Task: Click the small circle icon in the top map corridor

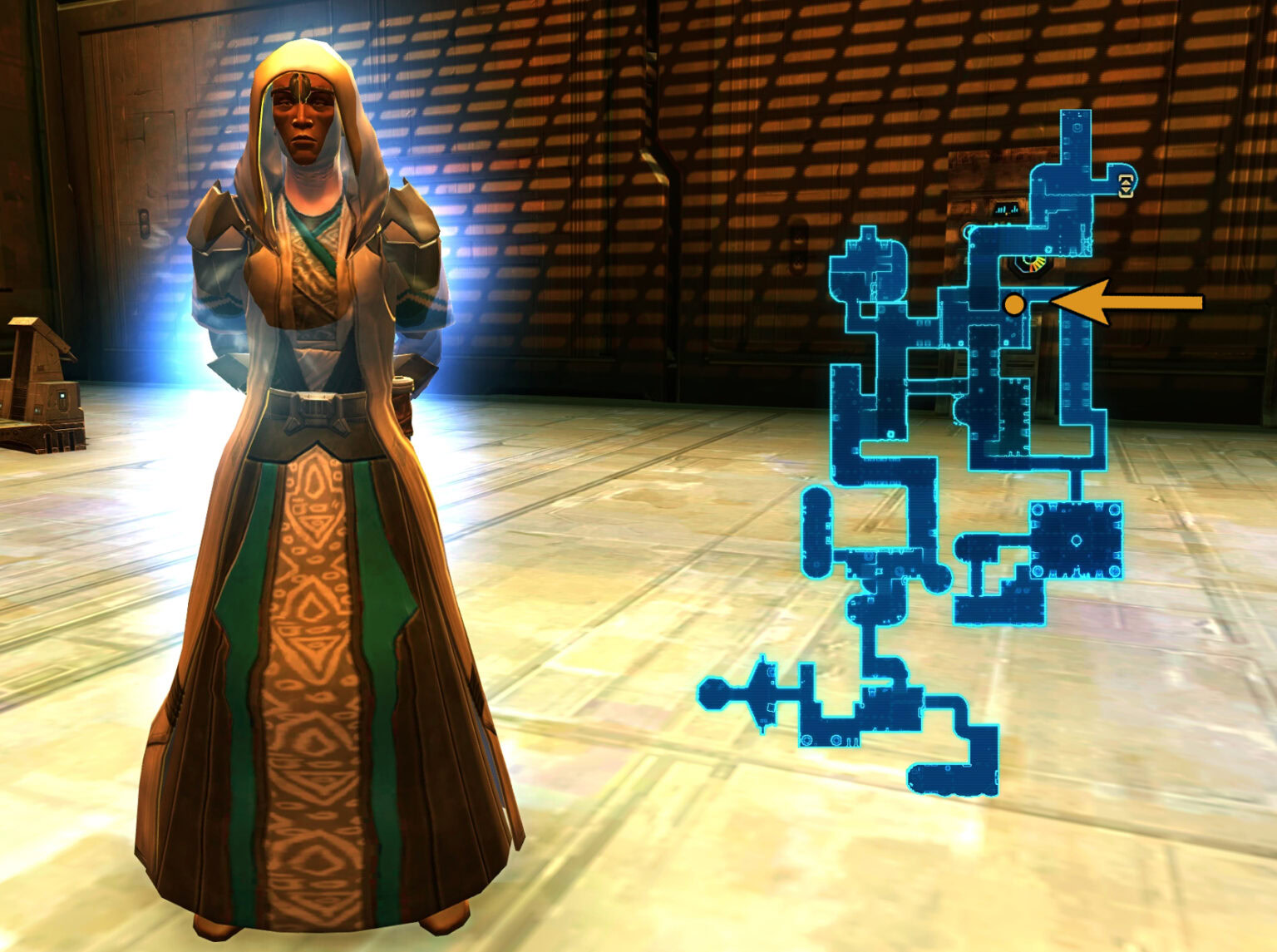Action: pyautogui.click(x=1077, y=127)
